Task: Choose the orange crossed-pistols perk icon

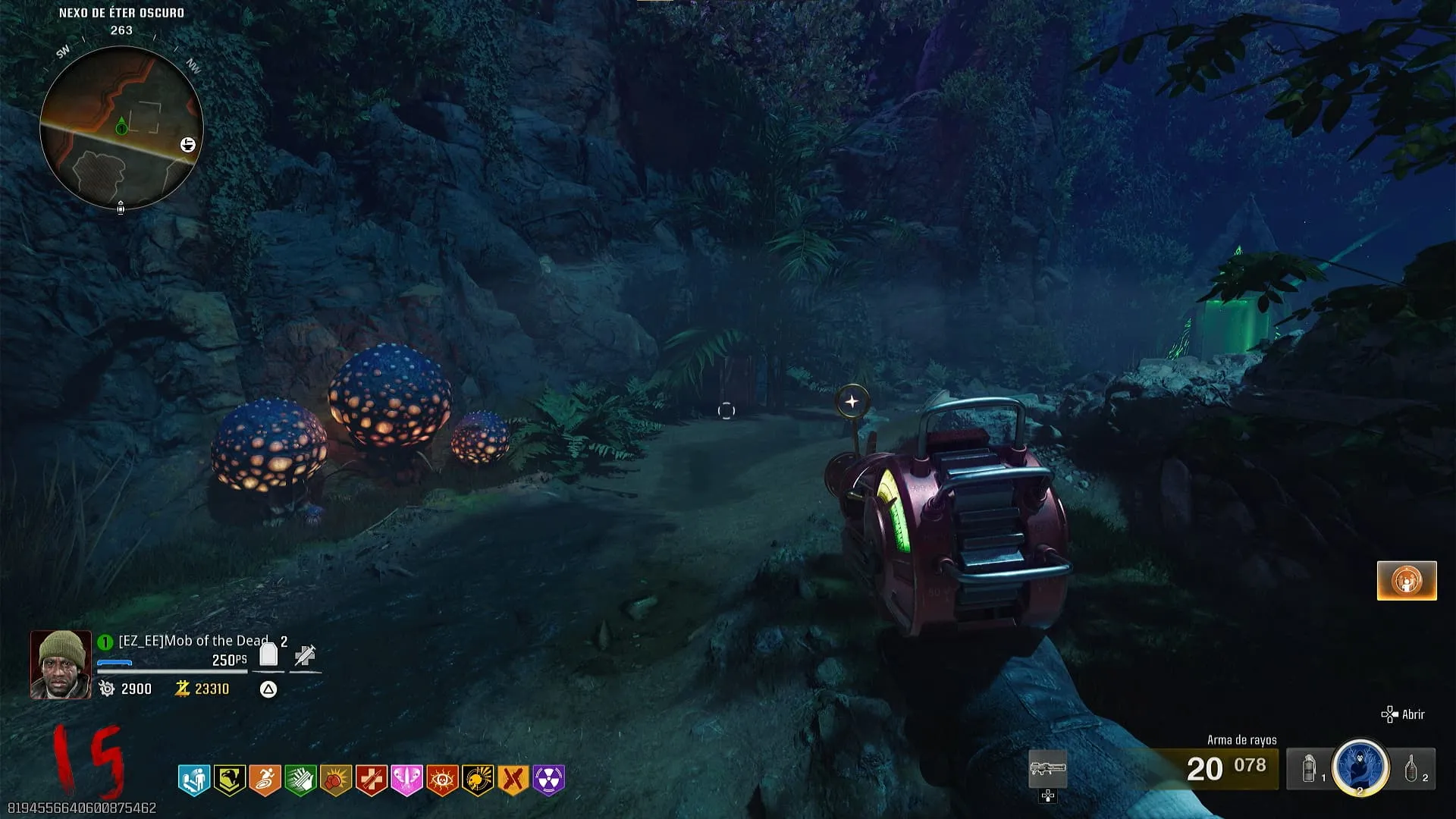Action: click(513, 779)
